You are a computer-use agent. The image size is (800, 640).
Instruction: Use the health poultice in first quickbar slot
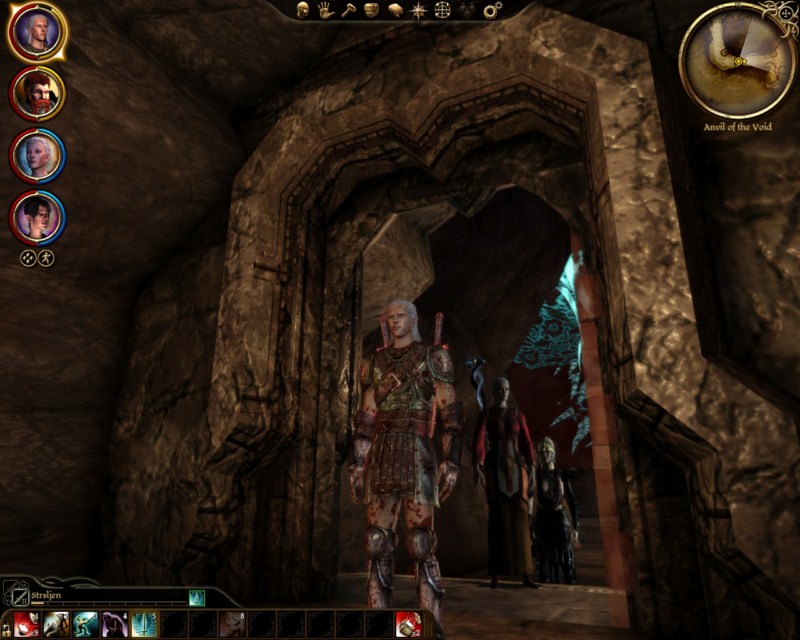[x=27, y=625]
